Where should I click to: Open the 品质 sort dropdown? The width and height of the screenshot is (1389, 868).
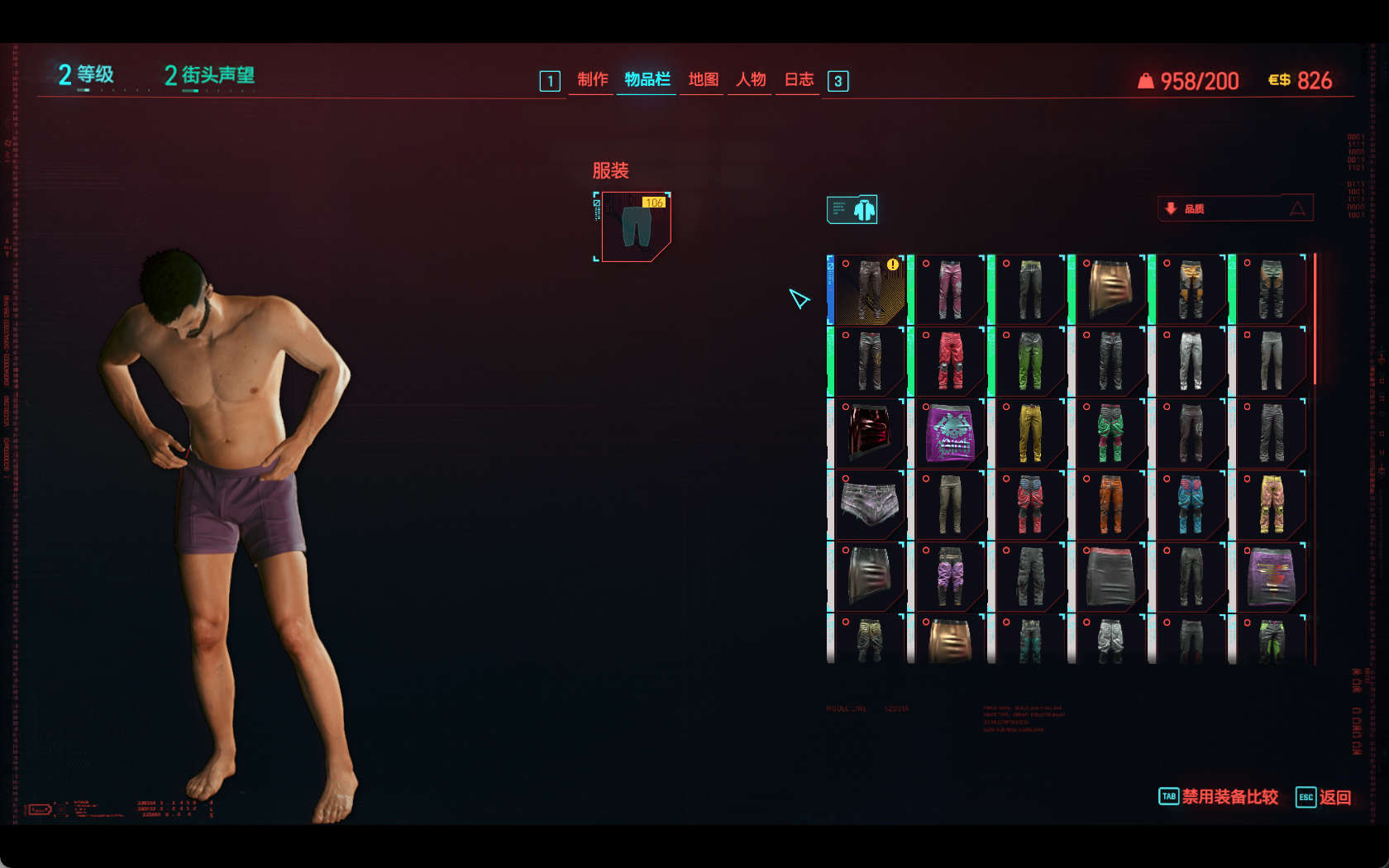1234,208
